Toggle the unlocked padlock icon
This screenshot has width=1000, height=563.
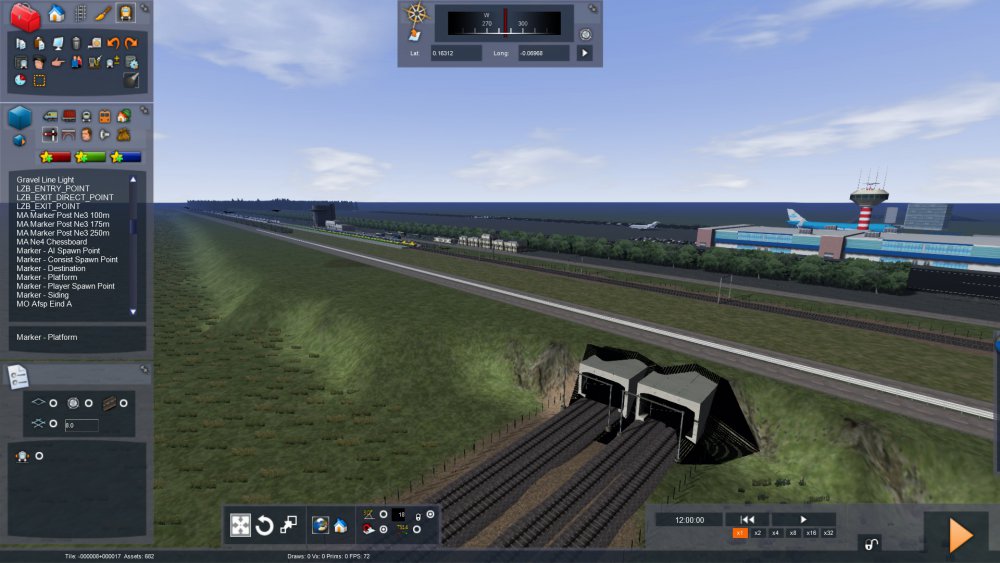coord(870,544)
